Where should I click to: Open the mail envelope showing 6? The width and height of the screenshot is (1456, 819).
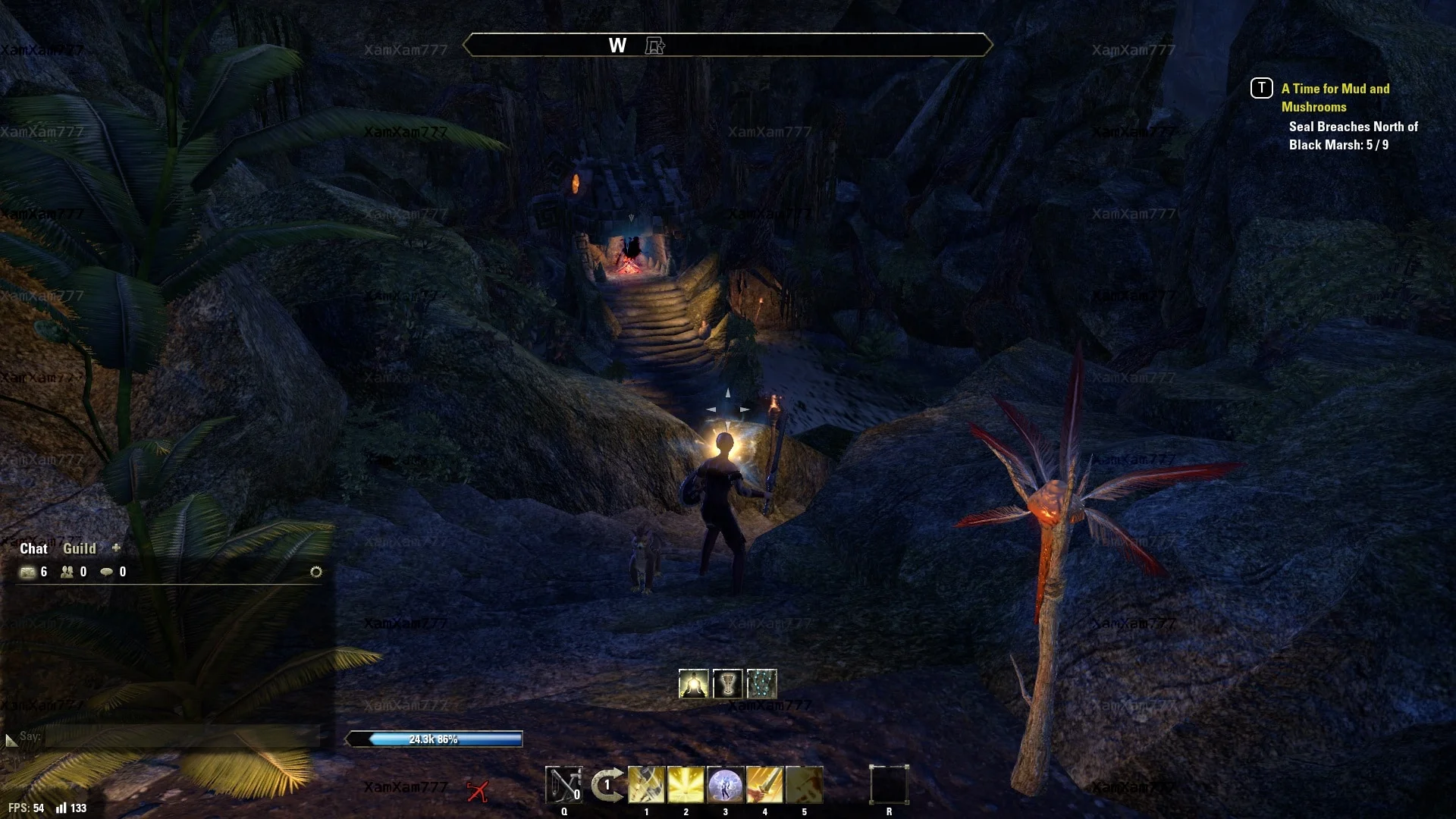28,572
